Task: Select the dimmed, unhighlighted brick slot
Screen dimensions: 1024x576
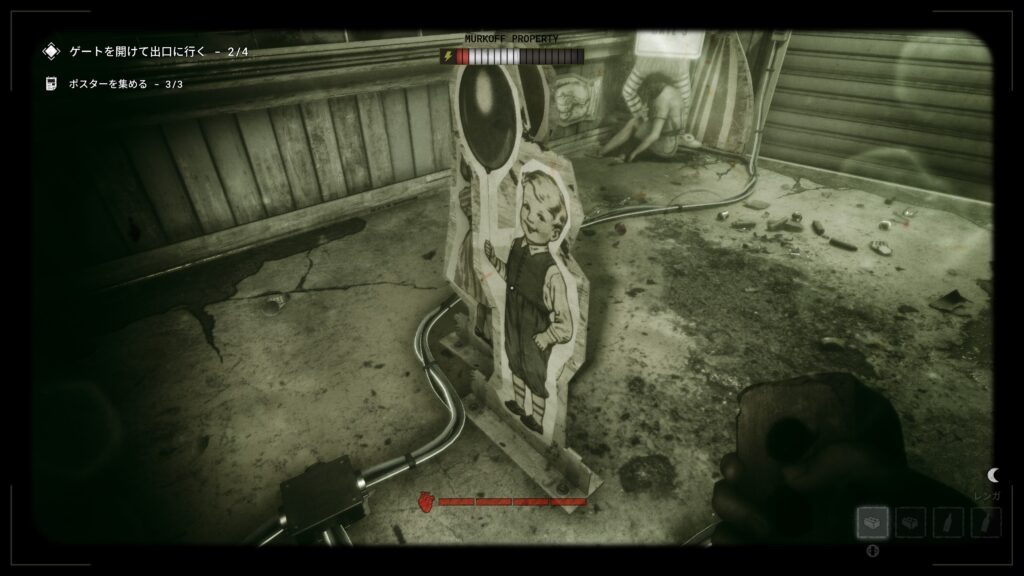Action: [x=911, y=522]
